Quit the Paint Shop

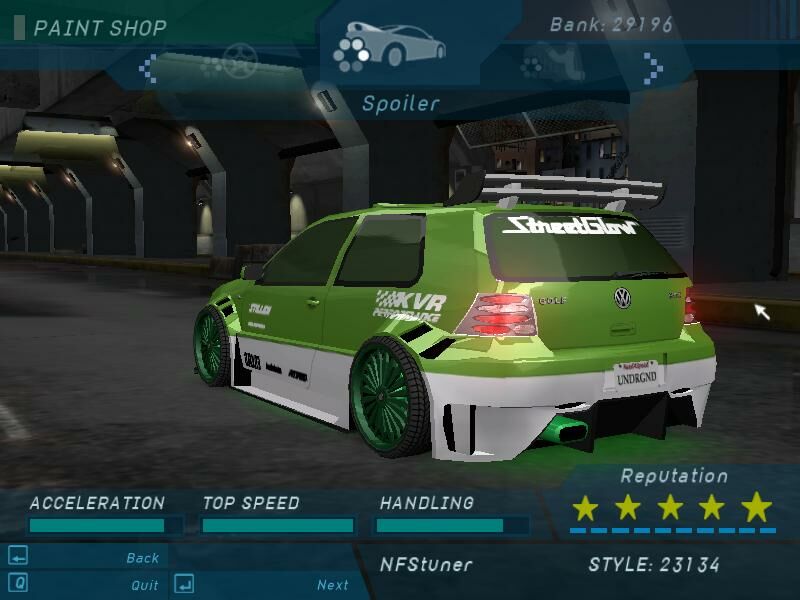point(144,585)
